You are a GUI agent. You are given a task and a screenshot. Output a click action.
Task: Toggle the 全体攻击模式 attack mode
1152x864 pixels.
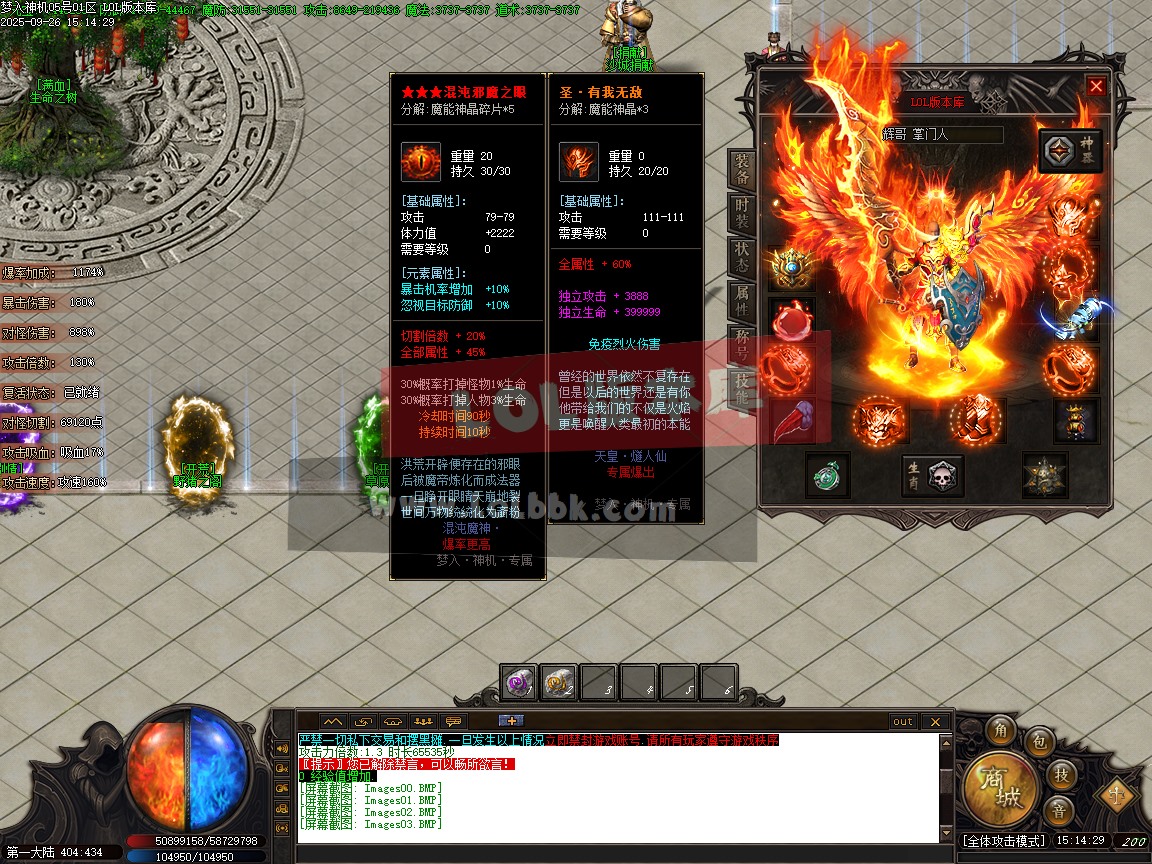pos(1003,841)
